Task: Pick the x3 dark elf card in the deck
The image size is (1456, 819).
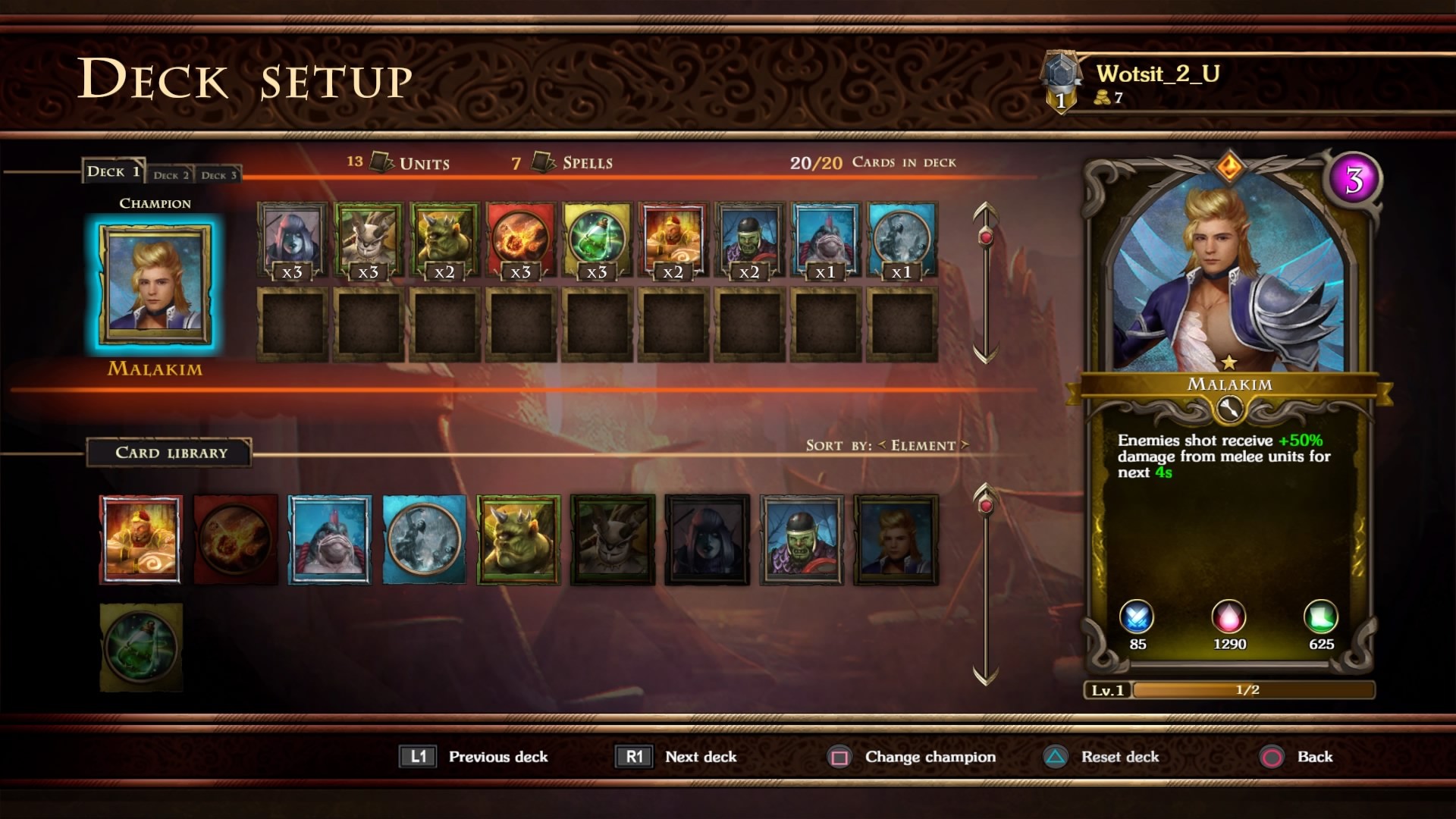Action: point(292,240)
